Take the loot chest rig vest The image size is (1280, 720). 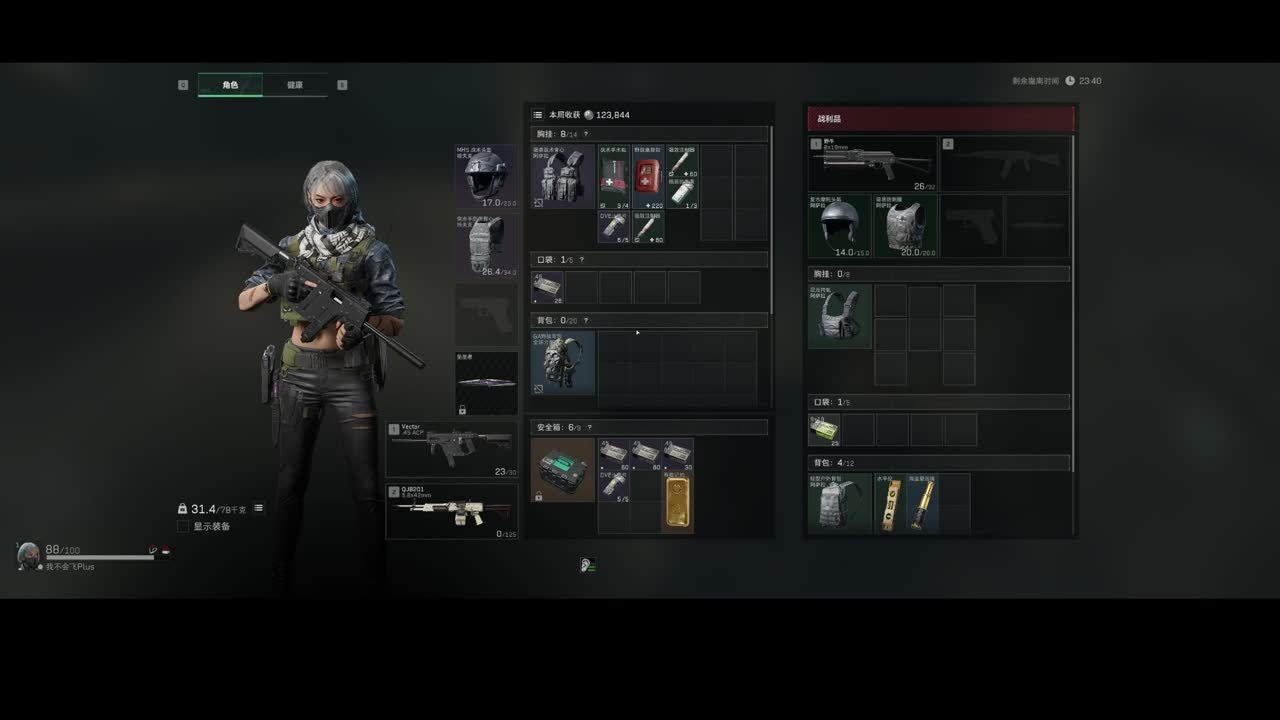point(839,316)
